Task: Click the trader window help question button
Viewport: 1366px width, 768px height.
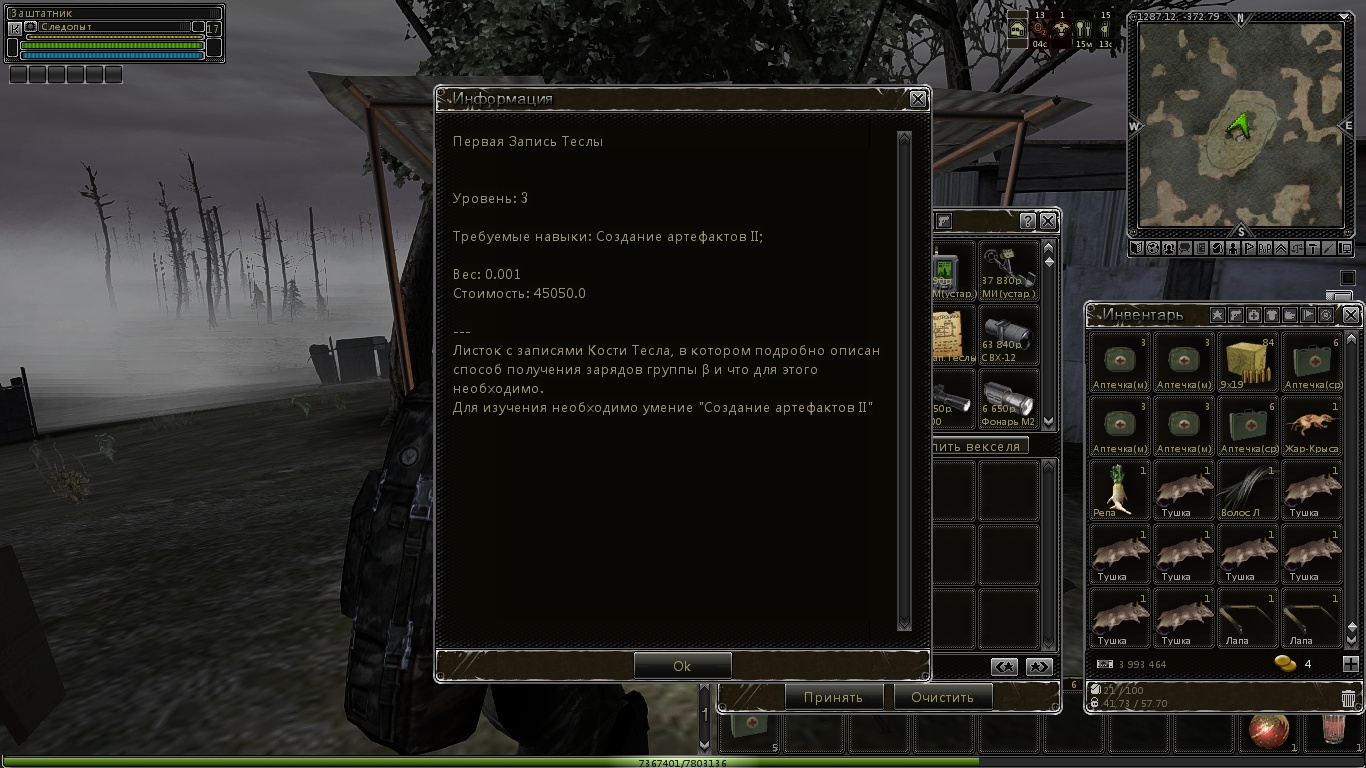Action: coord(1027,221)
